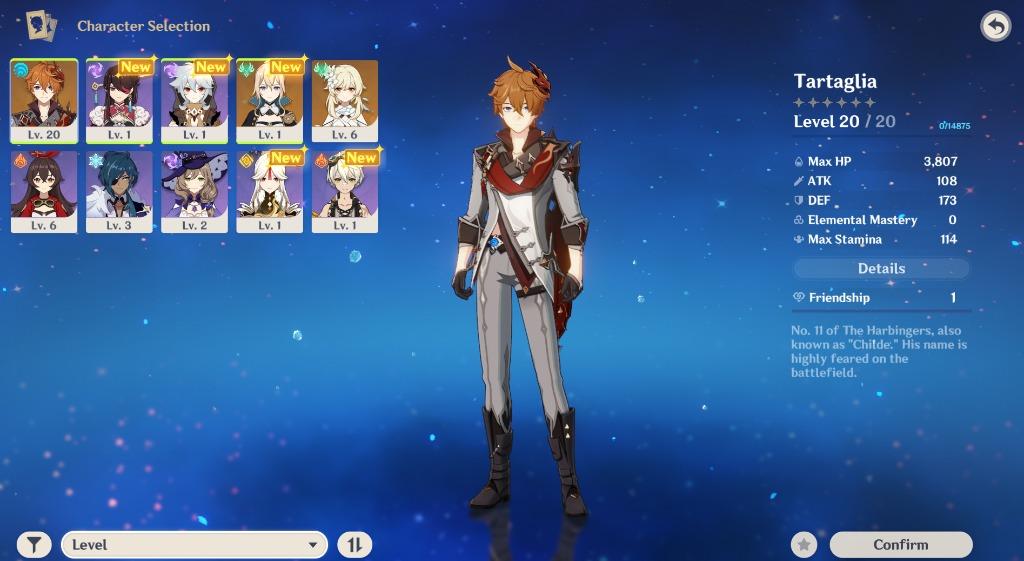Toggle the sort order arrows
This screenshot has width=1024, height=561.
point(354,545)
